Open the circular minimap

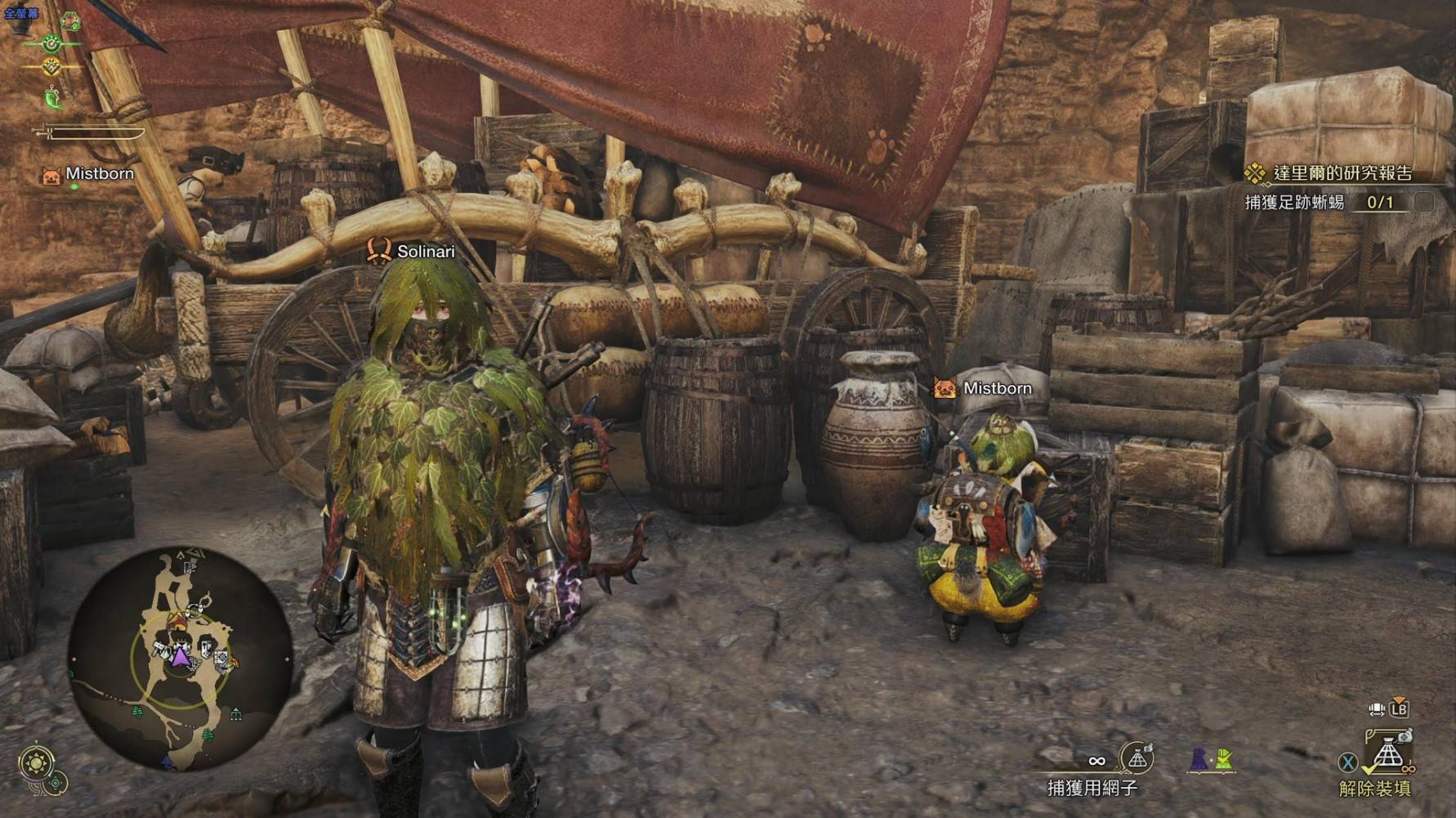click(180, 659)
